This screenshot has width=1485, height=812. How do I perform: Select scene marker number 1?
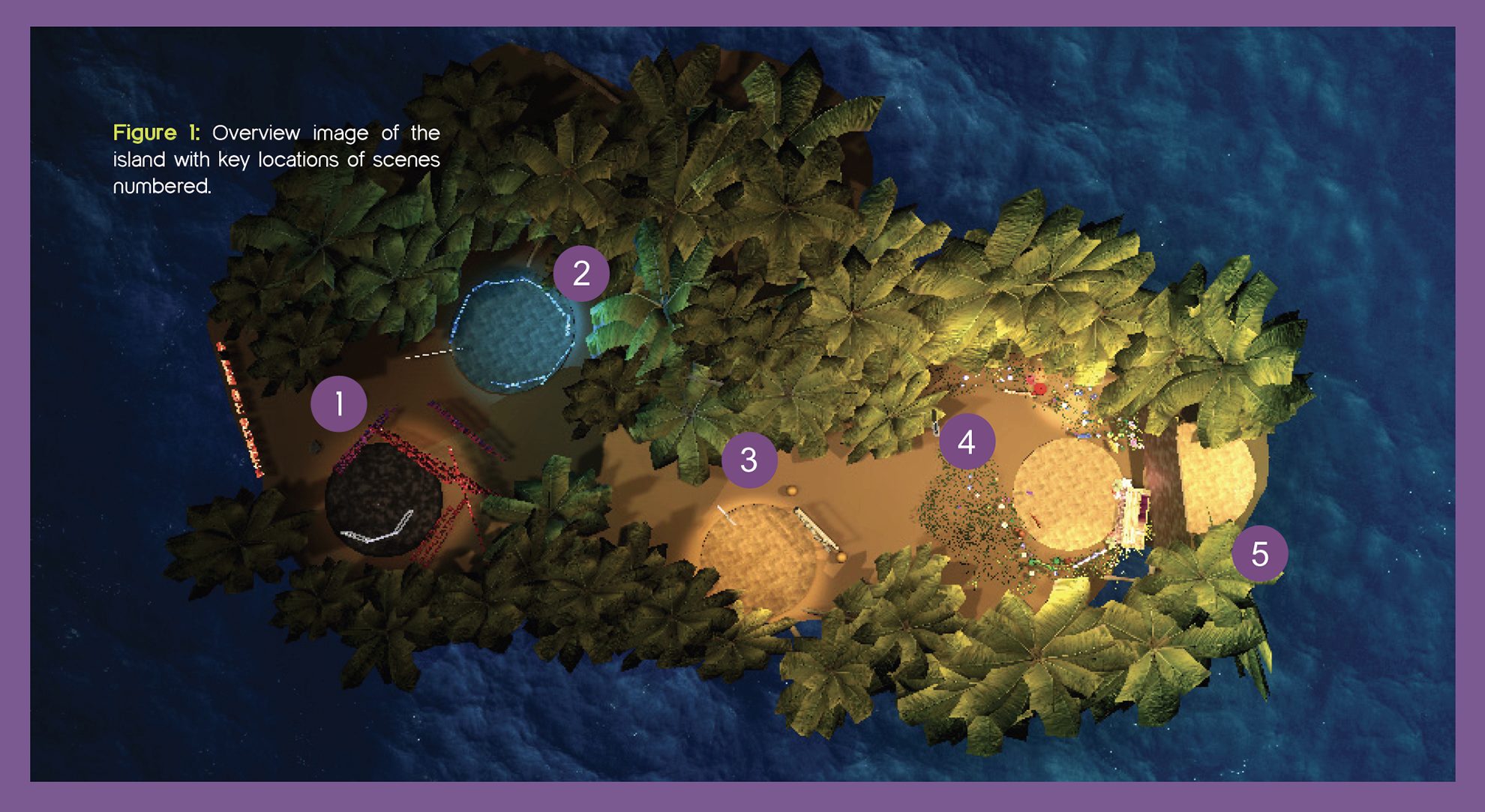click(339, 404)
